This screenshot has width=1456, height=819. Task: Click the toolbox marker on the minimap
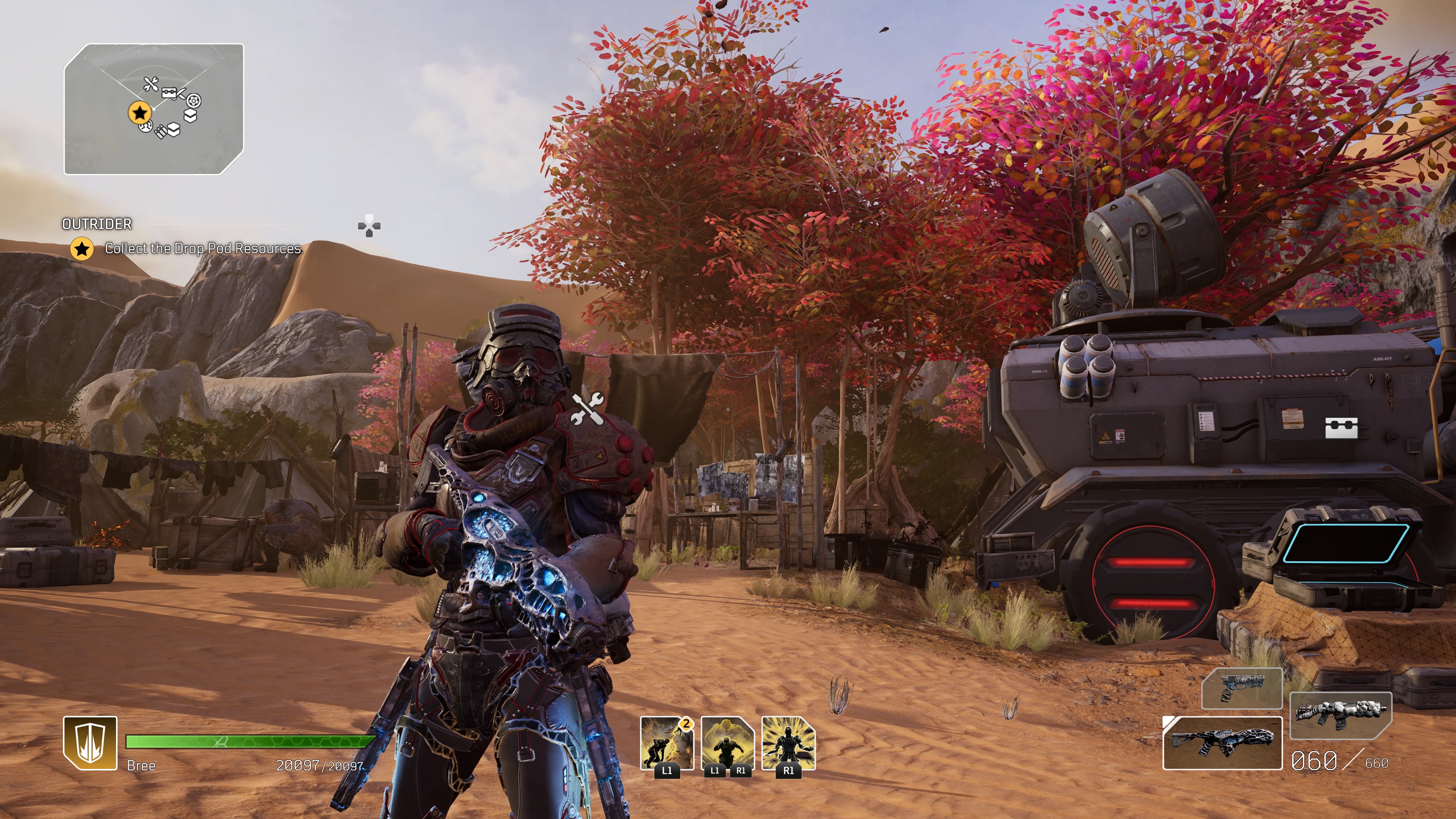point(169,93)
